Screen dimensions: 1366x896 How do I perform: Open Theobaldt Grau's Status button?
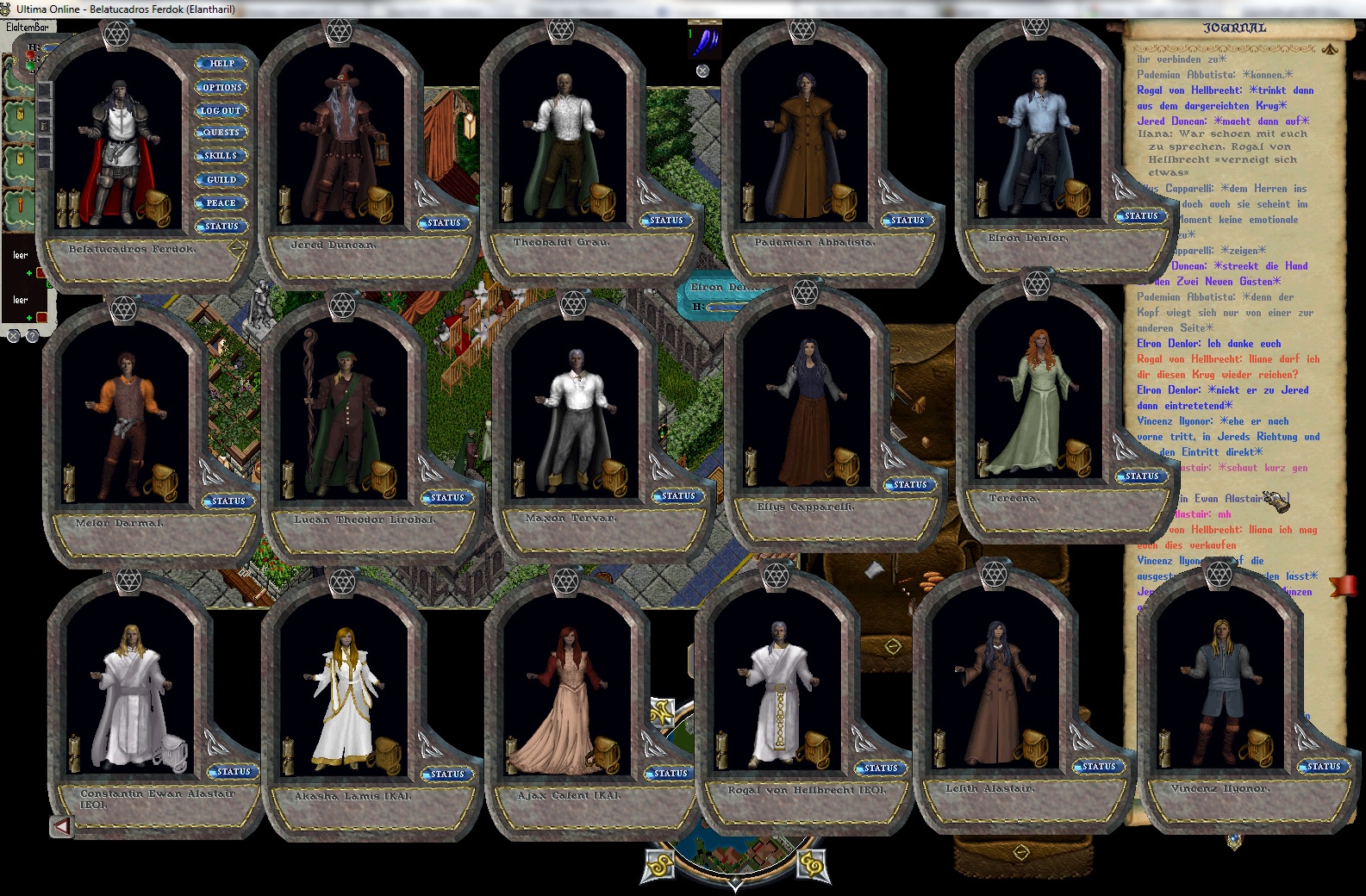(x=666, y=221)
